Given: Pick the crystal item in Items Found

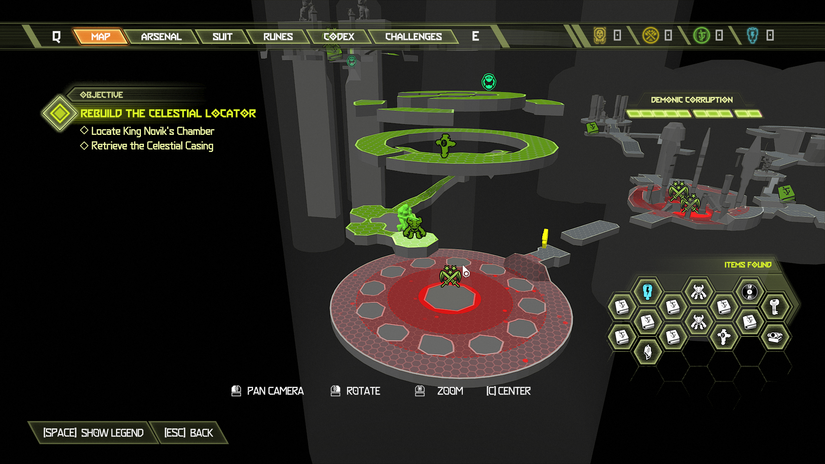Looking at the screenshot, I should tap(647, 350).
